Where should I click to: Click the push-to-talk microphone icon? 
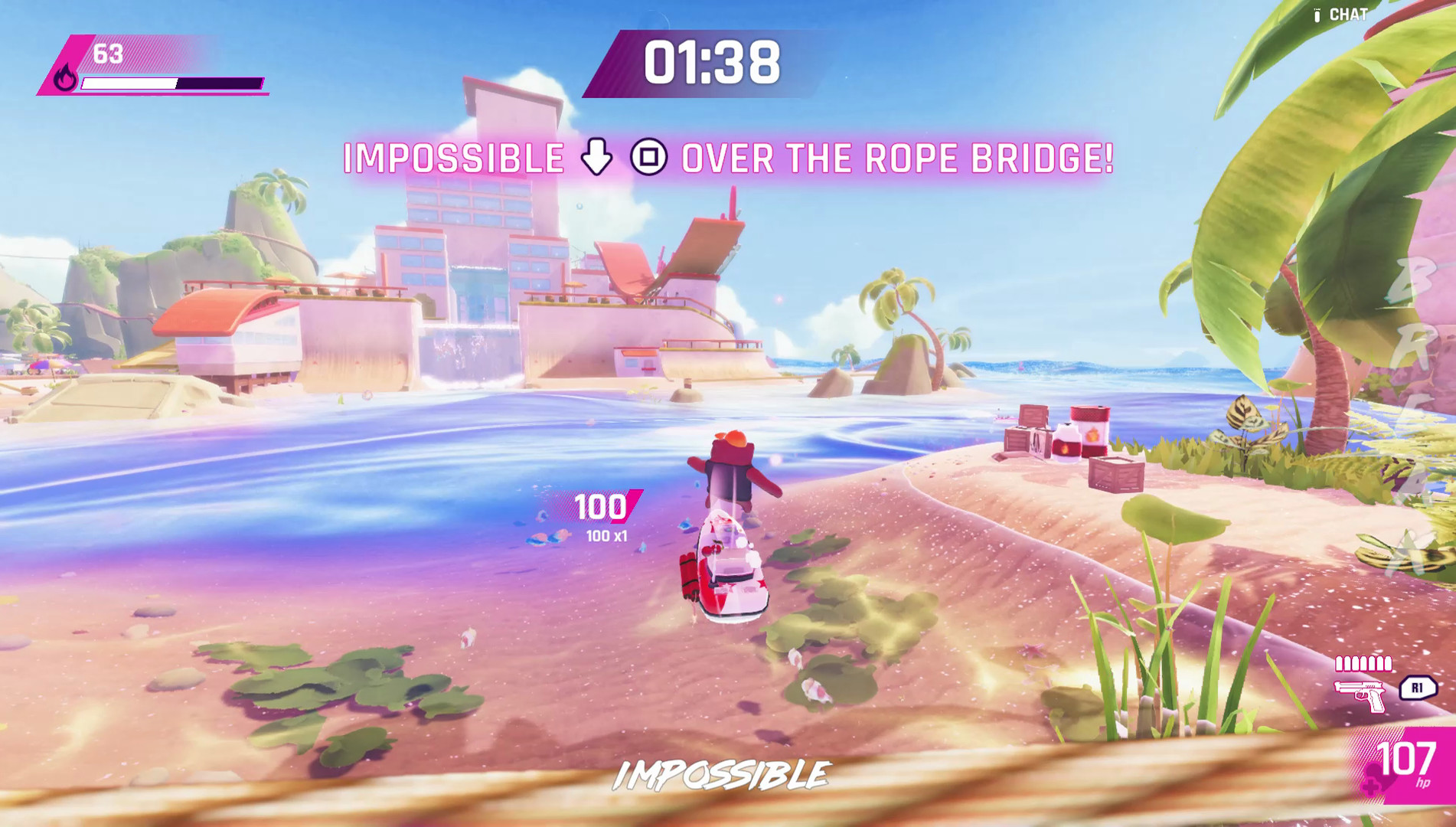pyautogui.click(x=1317, y=15)
